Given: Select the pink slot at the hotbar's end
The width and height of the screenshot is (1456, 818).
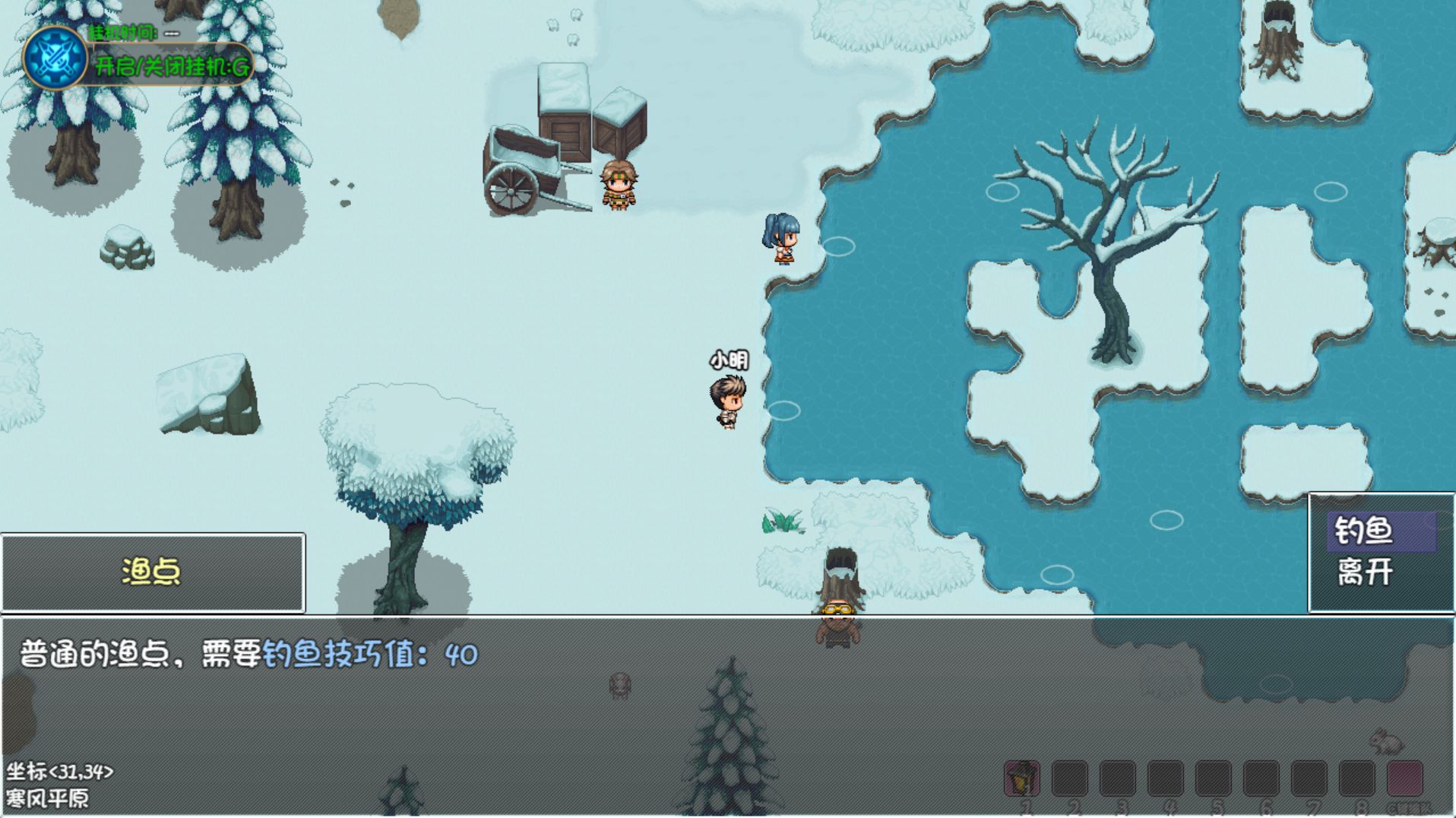Looking at the screenshot, I should tap(1404, 777).
